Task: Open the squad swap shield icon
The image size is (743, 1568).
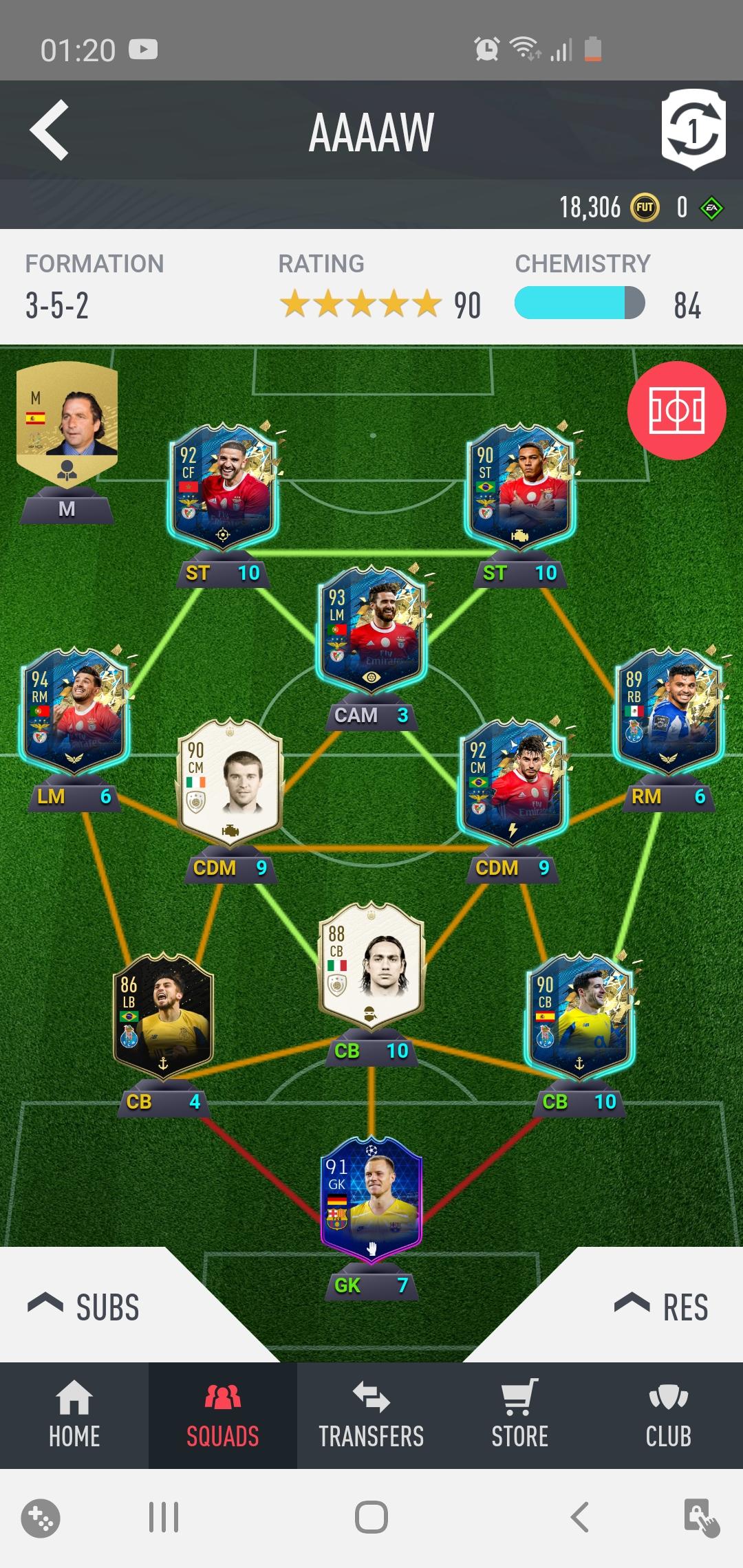Action: pyautogui.click(x=693, y=129)
